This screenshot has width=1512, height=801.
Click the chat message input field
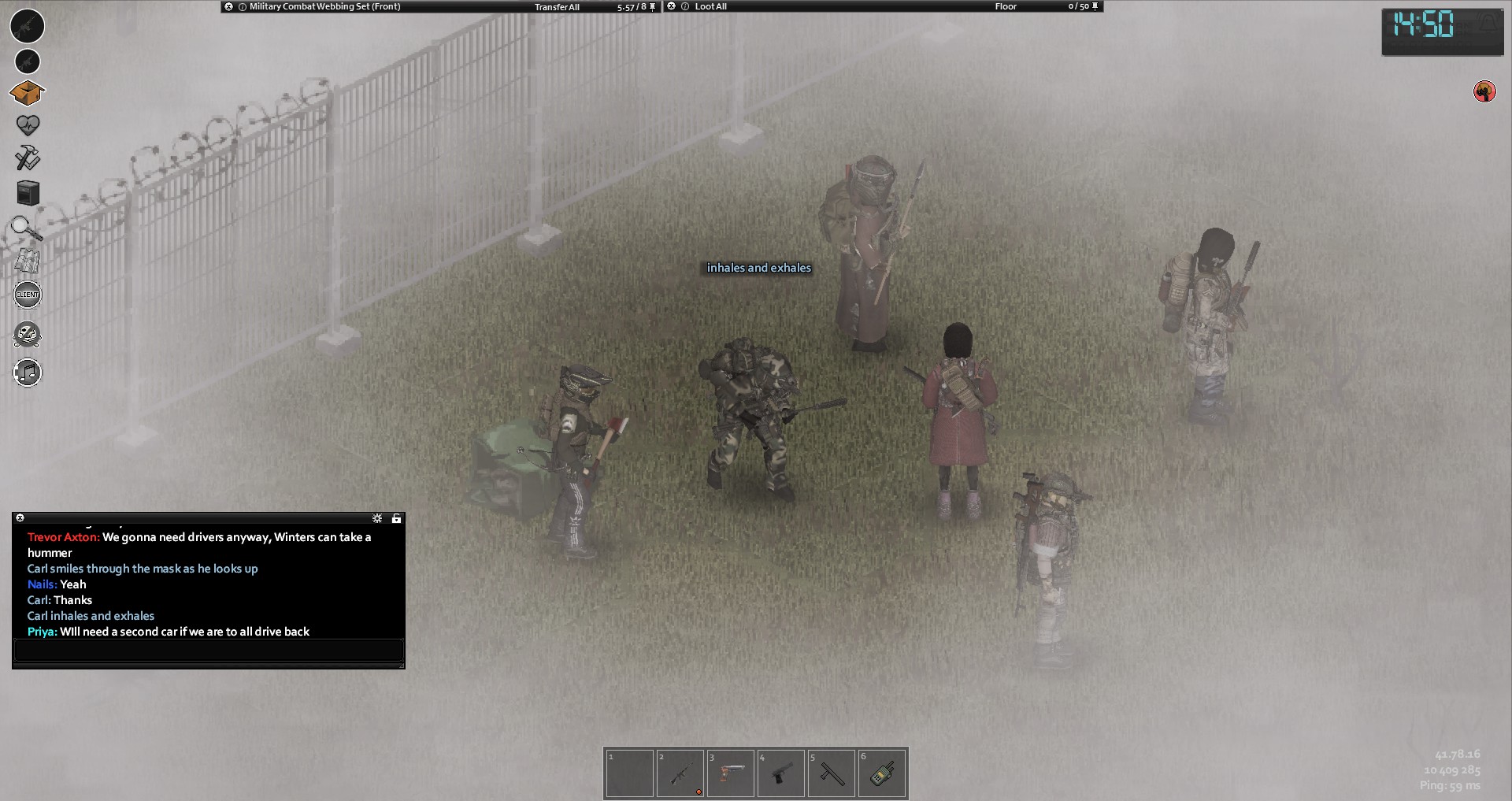pyautogui.click(x=209, y=651)
